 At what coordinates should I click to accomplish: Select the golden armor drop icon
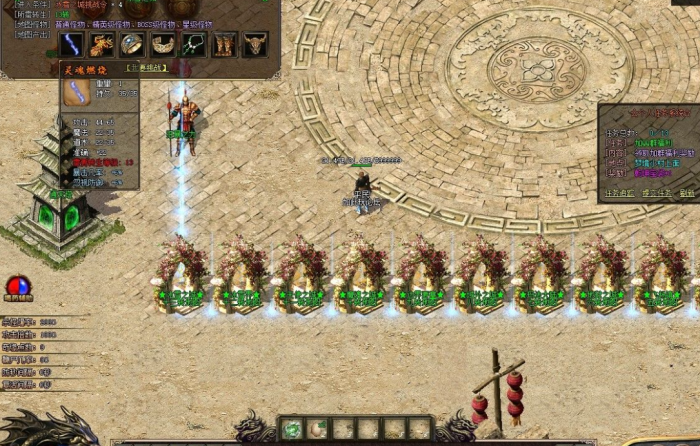101,44
